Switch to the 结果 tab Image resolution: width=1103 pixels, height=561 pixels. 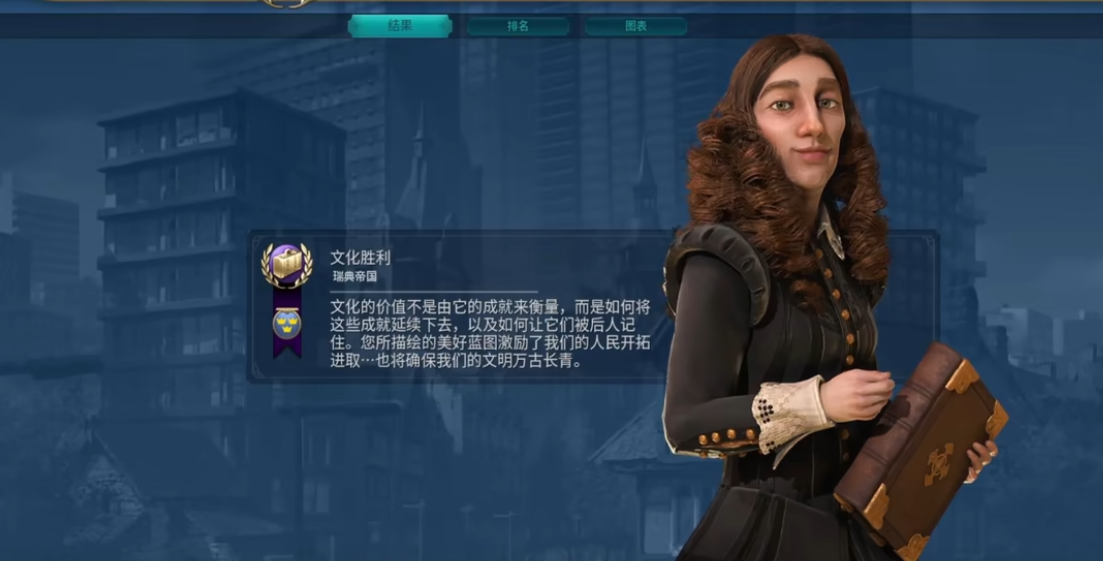[400, 26]
